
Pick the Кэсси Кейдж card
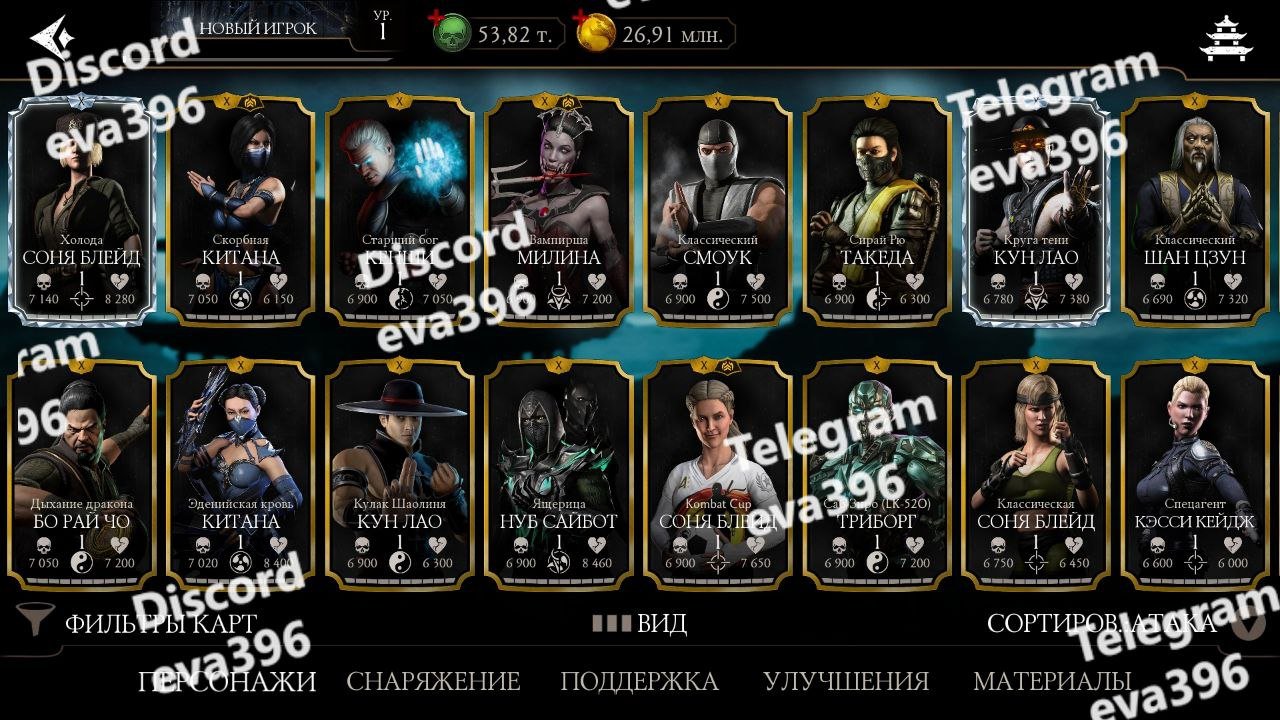[x=1195, y=474]
